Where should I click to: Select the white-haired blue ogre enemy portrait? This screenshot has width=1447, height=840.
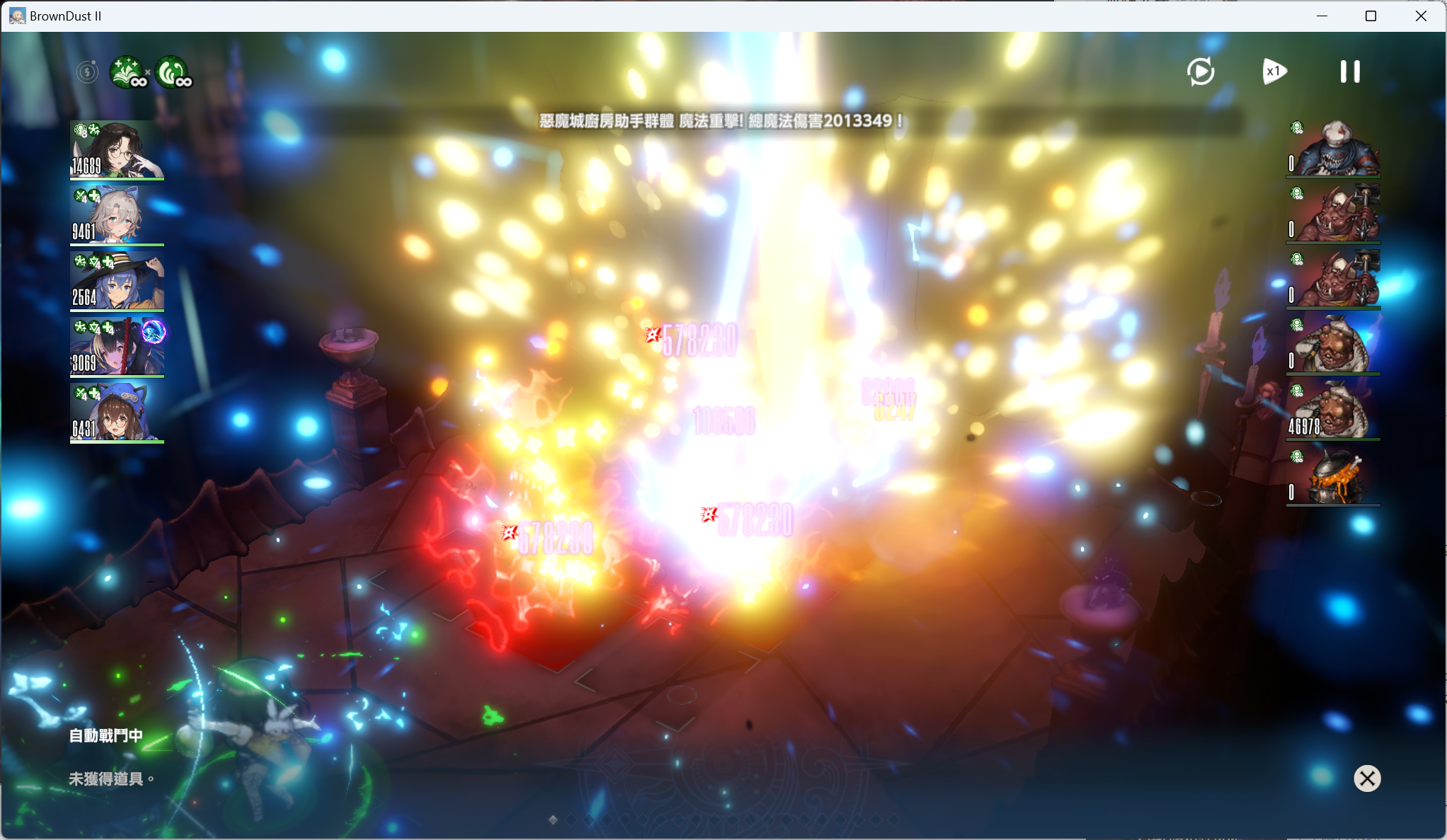[x=1333, y=149]
